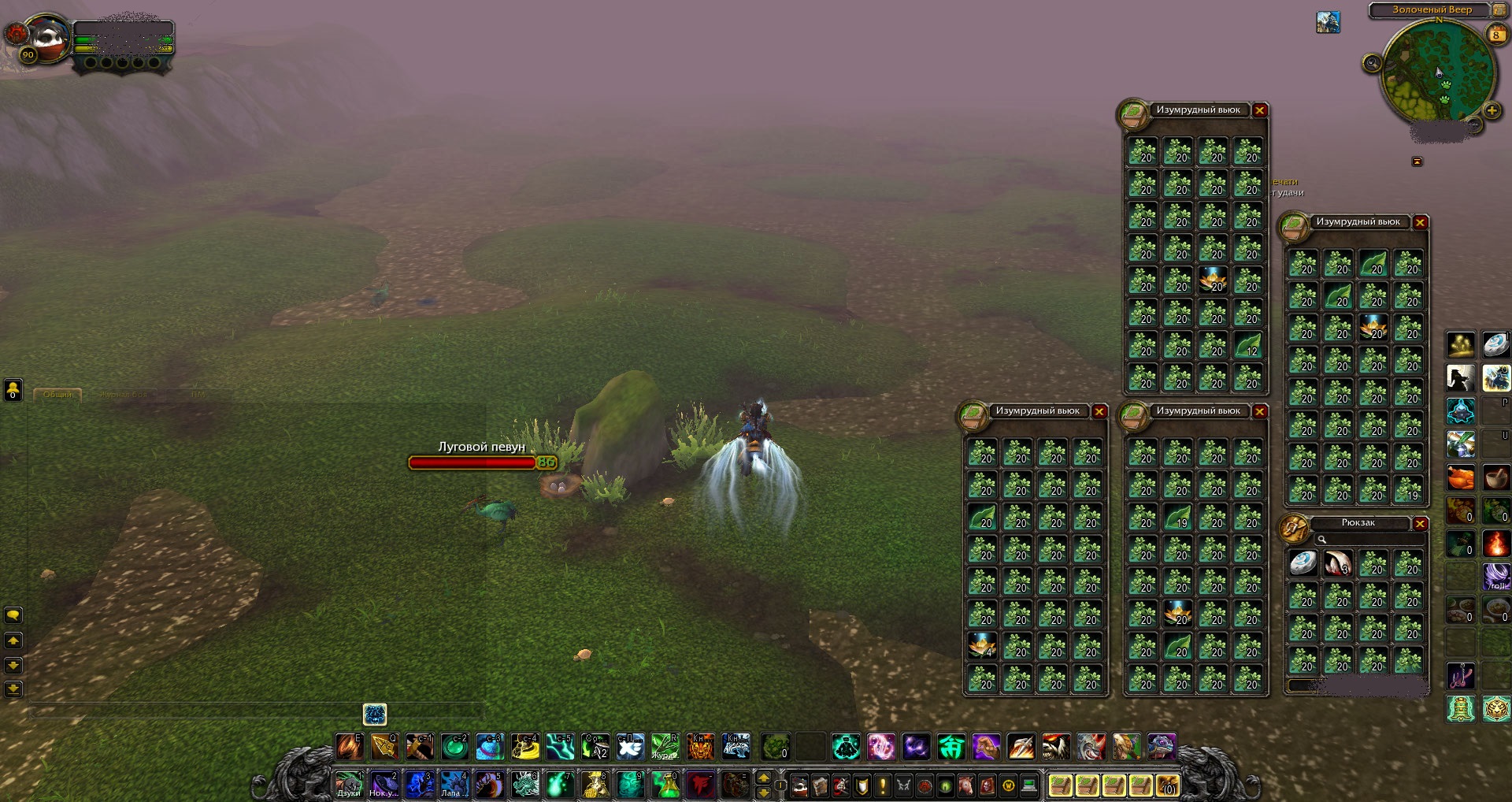Open minimap tracking options via the magnifier
This screenshot has height=802, width=1512.
click(x=1371, y=61)
